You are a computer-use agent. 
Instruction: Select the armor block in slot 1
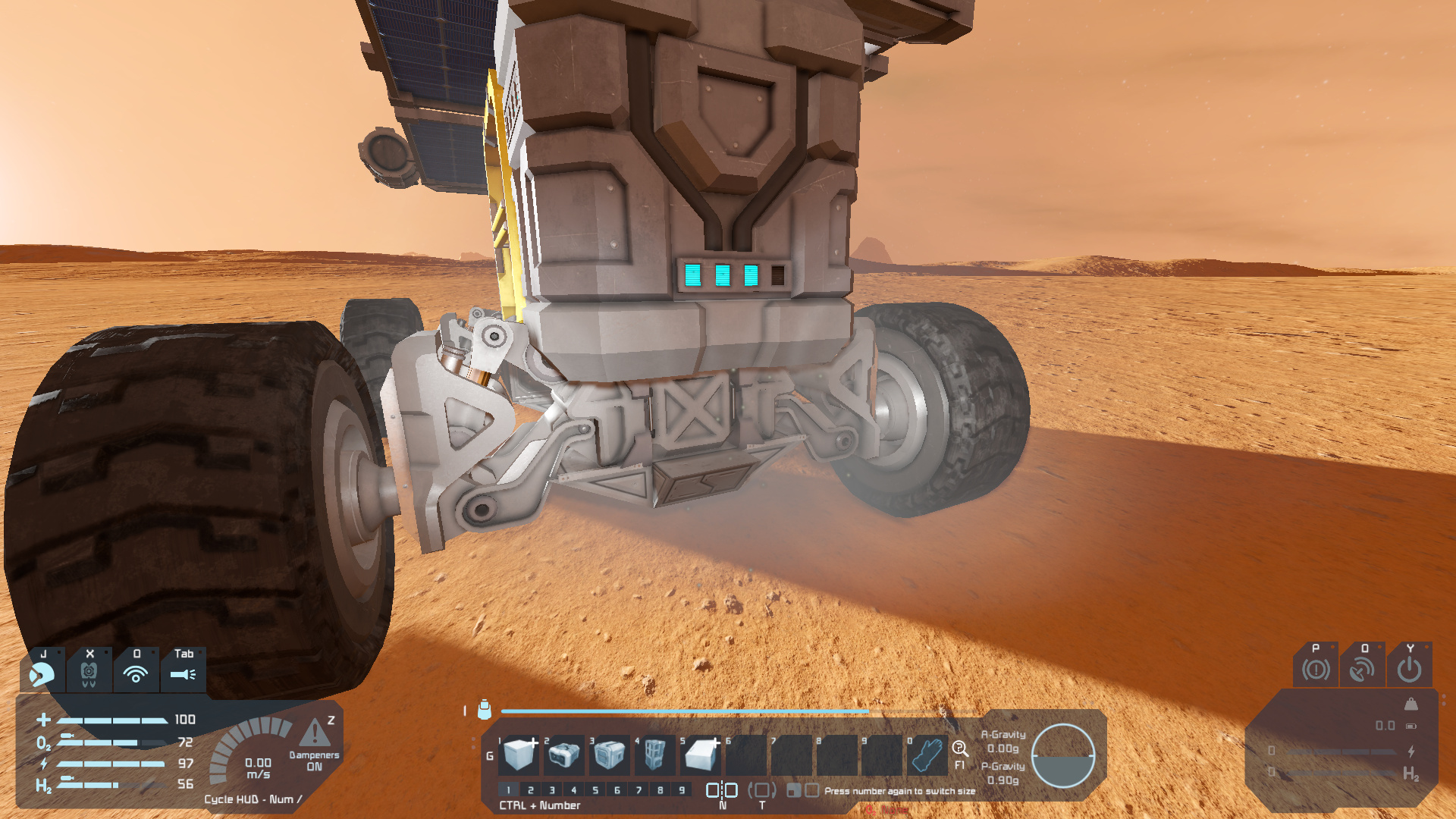pos(520,755)
